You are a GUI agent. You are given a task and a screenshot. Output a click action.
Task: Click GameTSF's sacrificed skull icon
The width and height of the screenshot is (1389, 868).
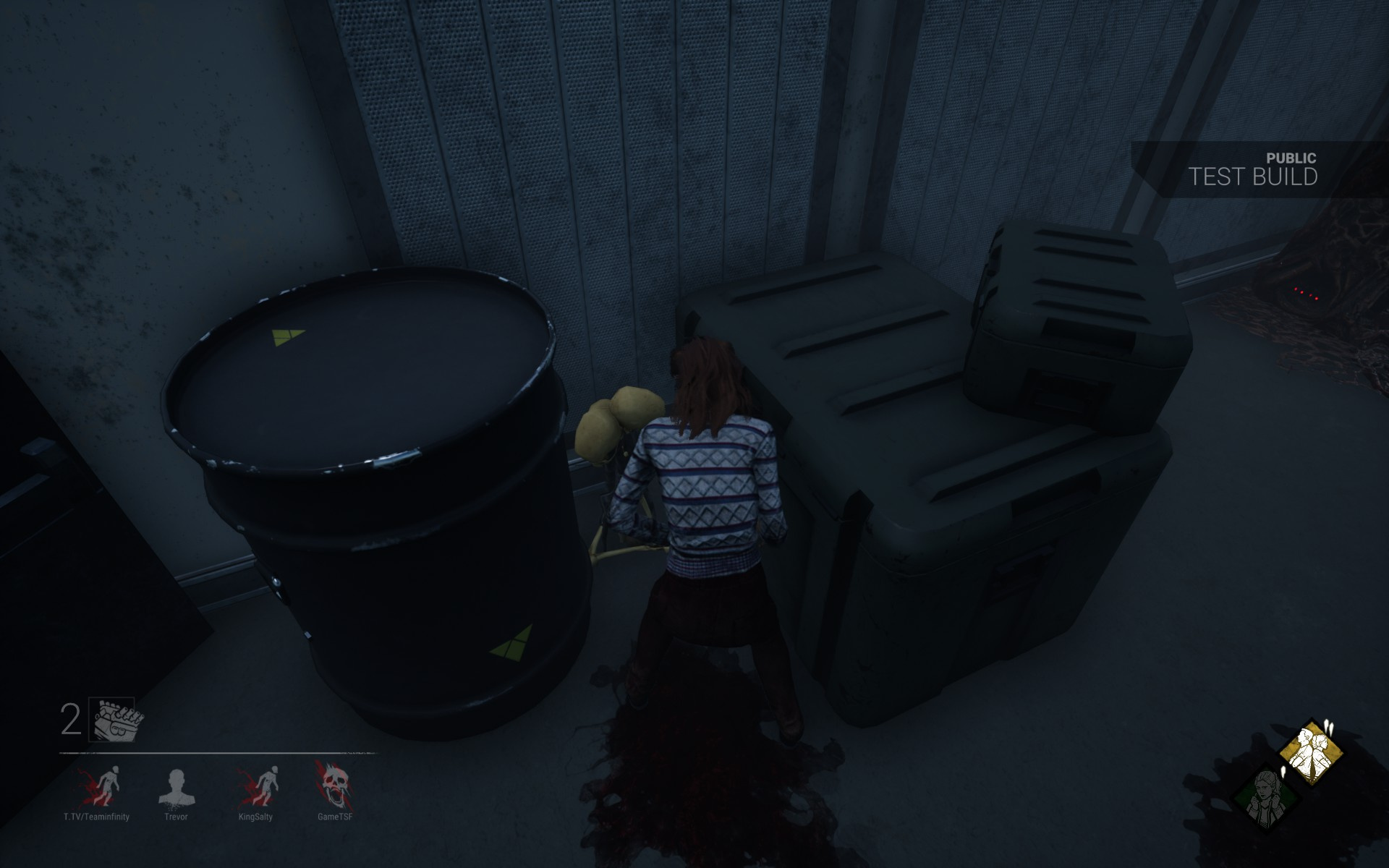tap(336, 785)
